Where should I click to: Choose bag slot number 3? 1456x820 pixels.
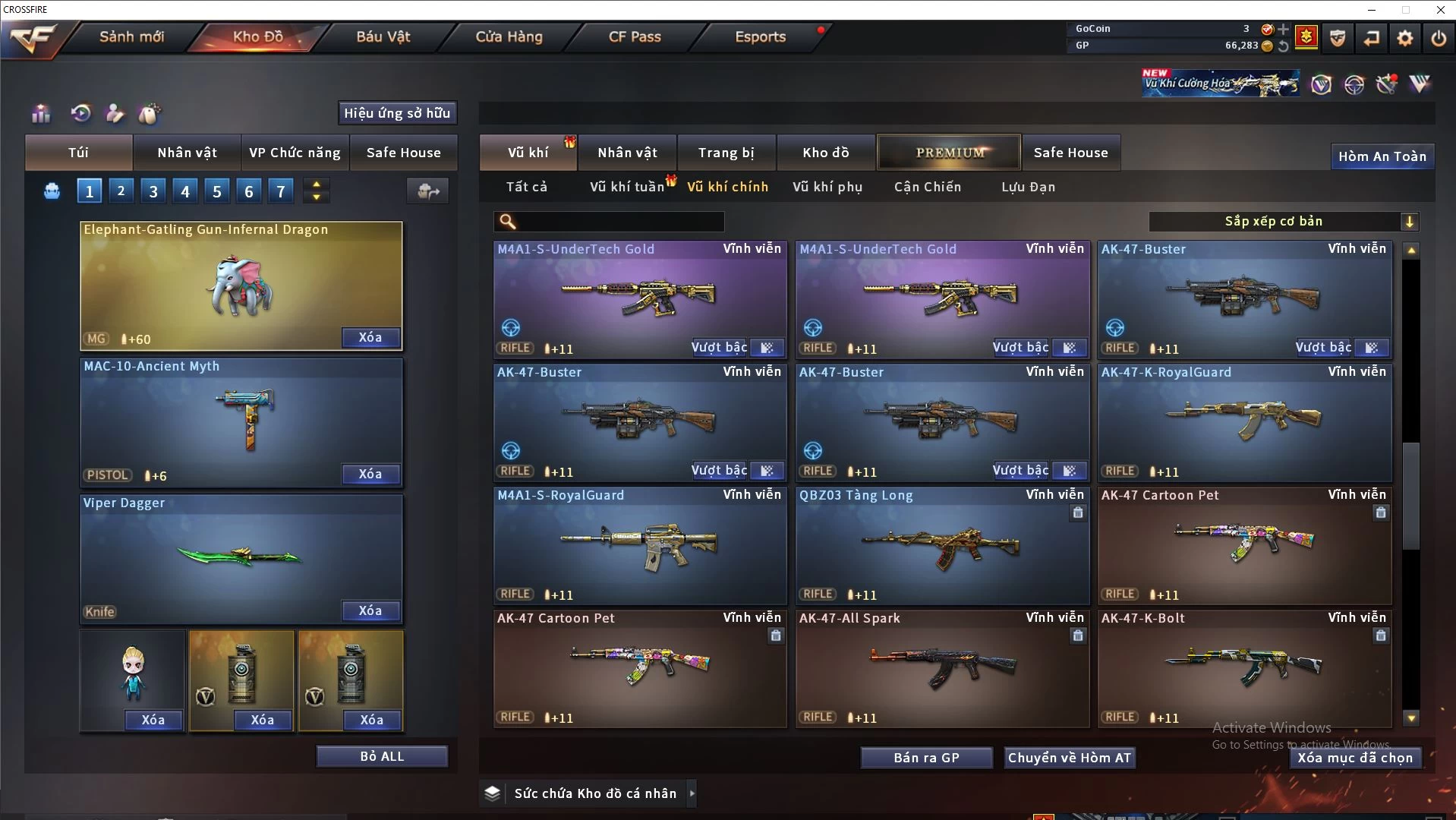pos(153,191)
